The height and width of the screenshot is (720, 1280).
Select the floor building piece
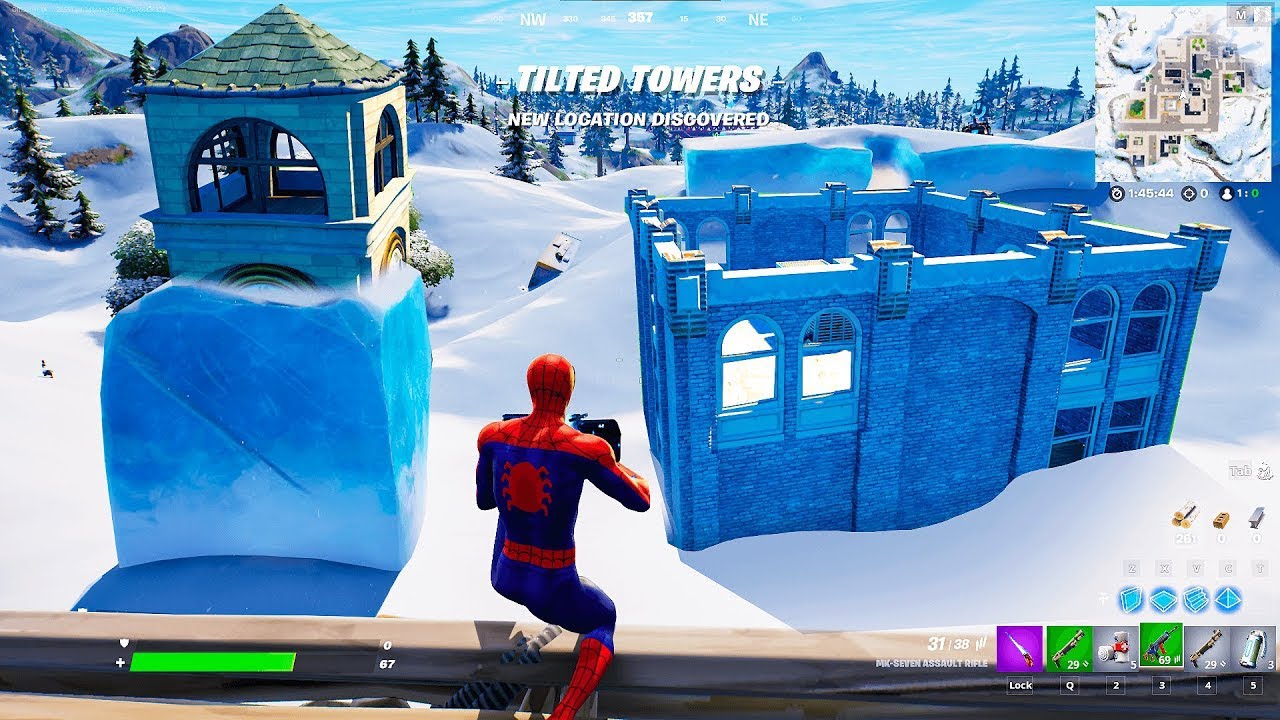[x=1164, y=599]
